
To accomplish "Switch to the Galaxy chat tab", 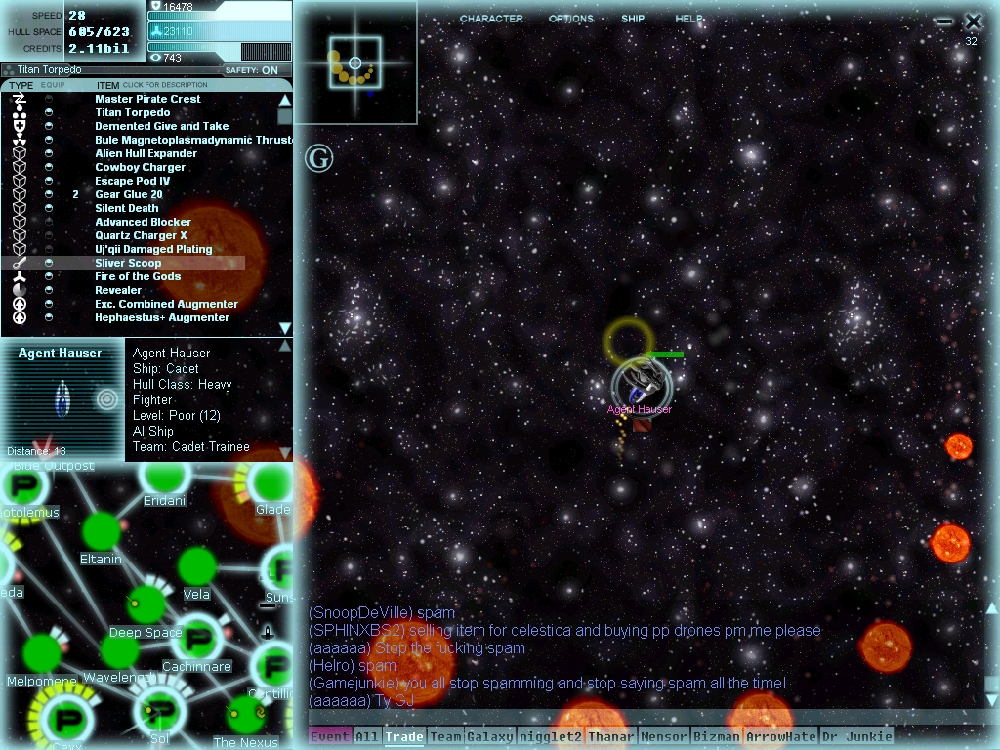I will [490, 737].
